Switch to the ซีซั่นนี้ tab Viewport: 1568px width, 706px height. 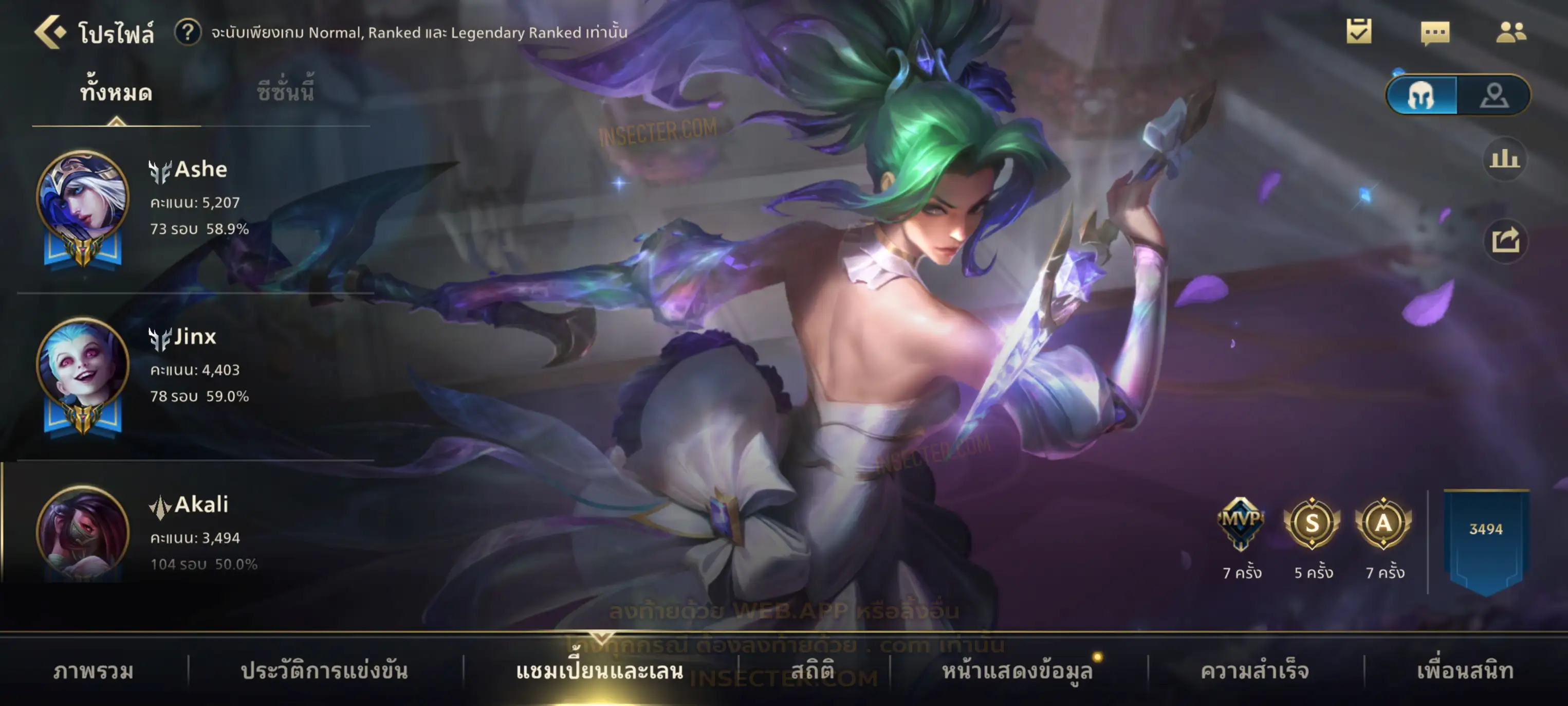click(285, 93)
